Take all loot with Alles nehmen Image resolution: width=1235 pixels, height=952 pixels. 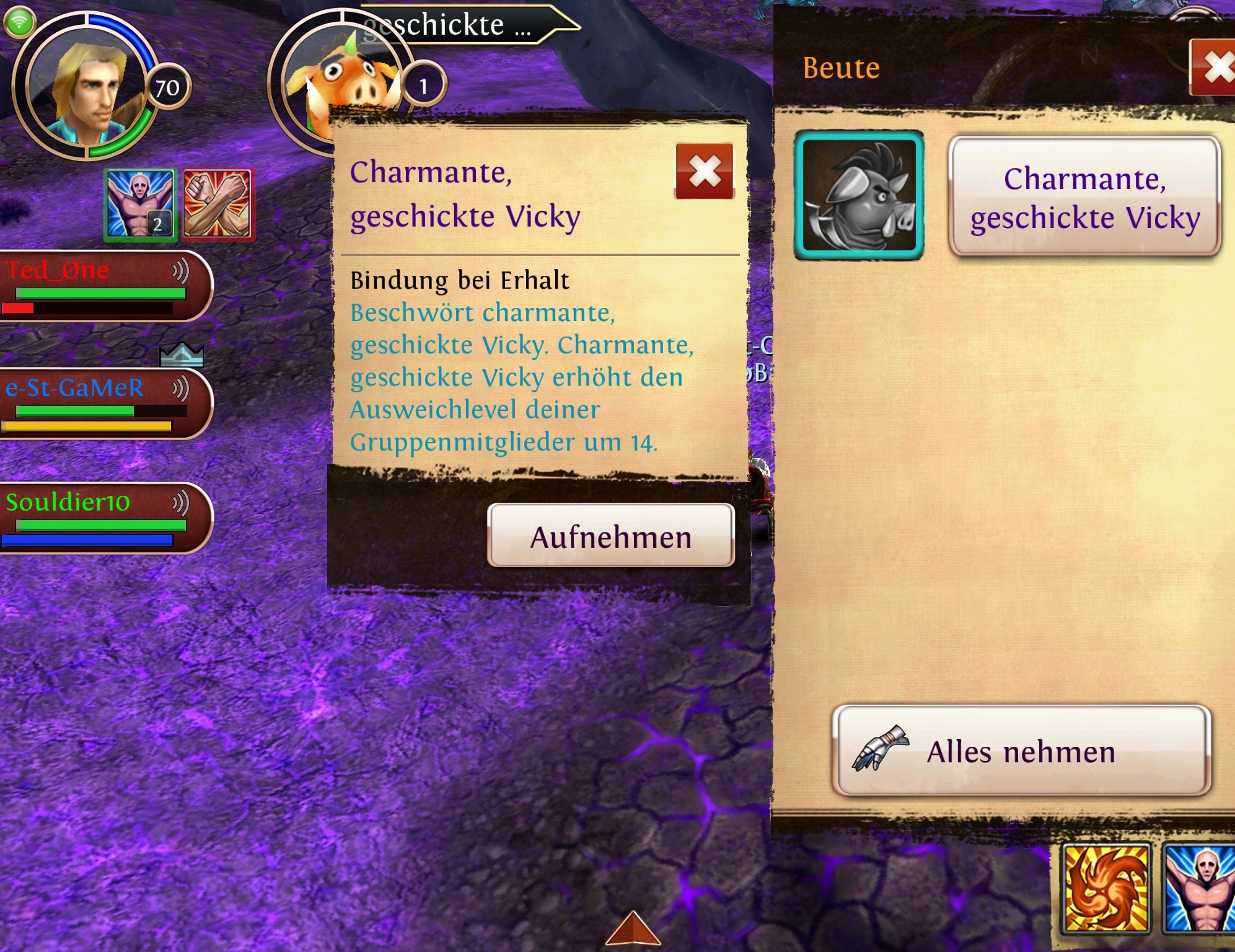coord(1021,751)
